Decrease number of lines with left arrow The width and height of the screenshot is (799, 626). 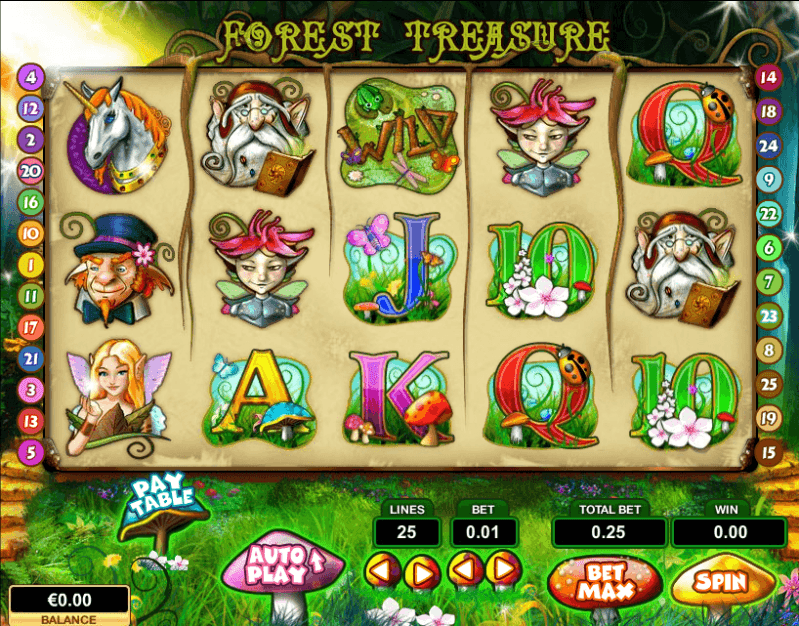382,571
